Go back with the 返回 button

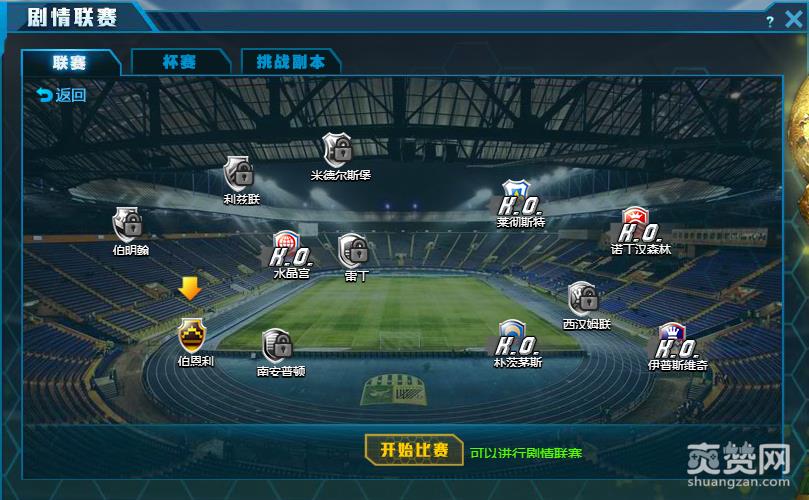[x=61, y=95]
